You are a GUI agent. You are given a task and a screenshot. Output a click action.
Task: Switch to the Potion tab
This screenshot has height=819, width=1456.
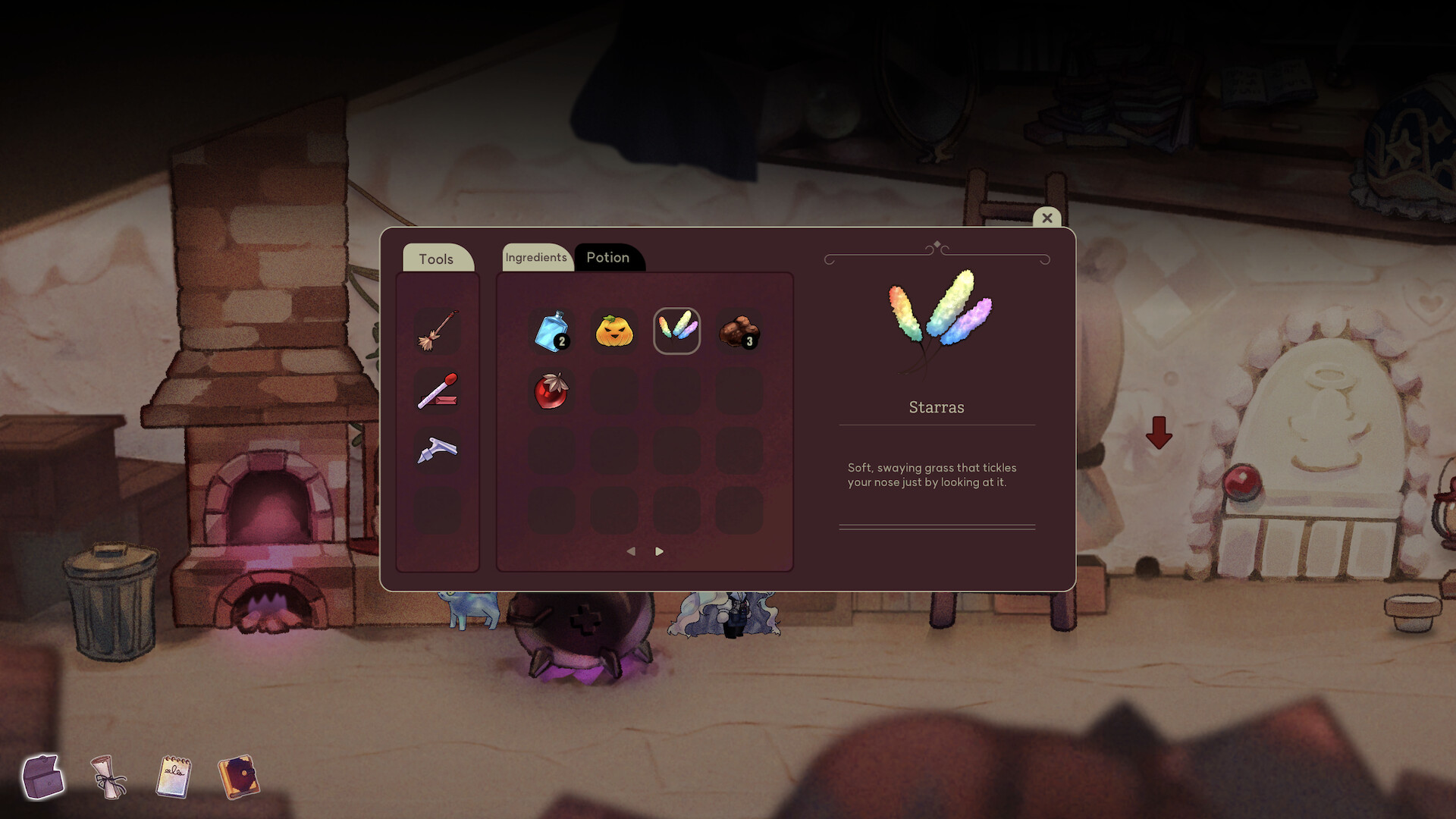point(608,257)
